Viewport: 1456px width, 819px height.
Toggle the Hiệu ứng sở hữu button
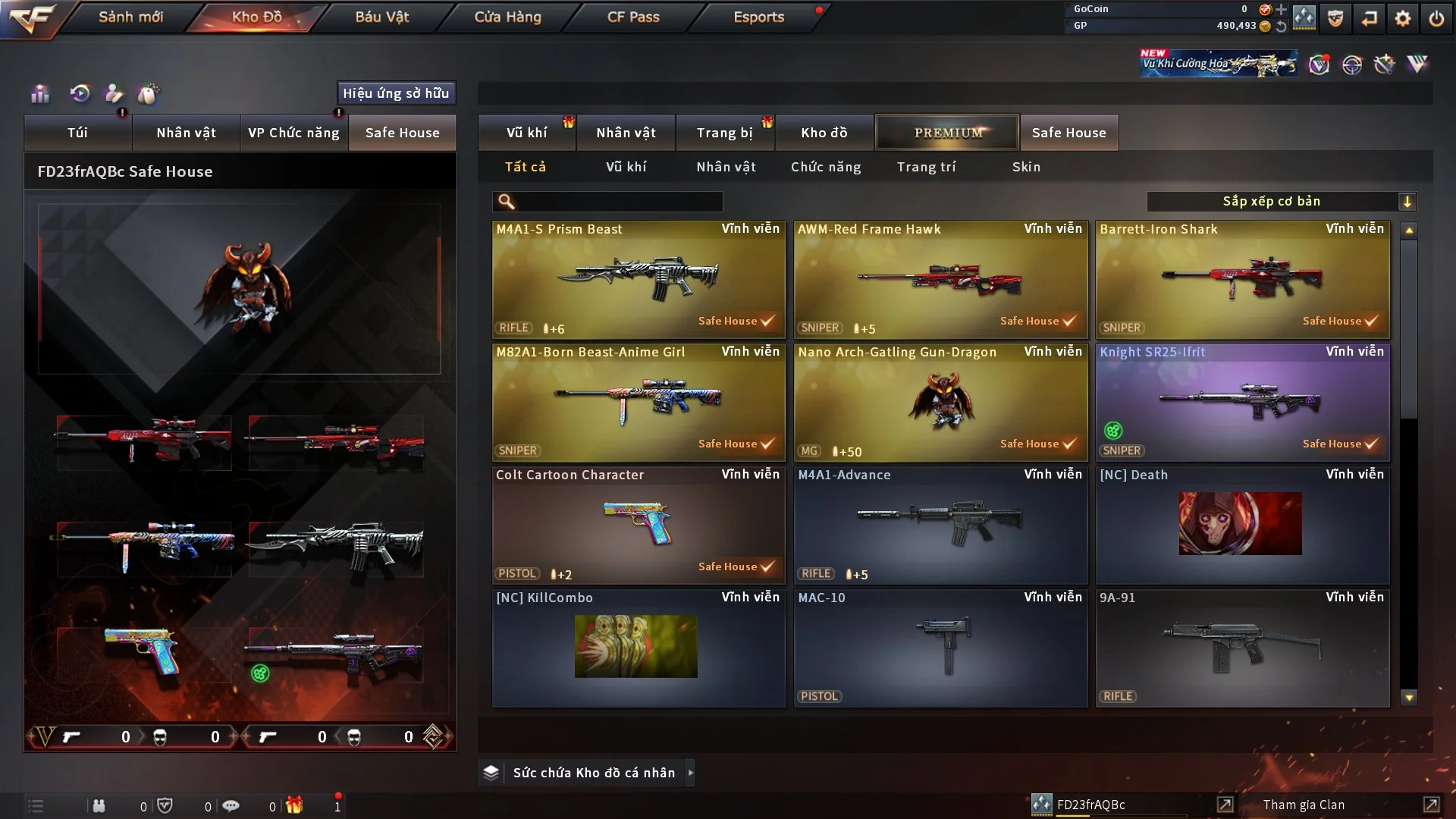point(396,93)
